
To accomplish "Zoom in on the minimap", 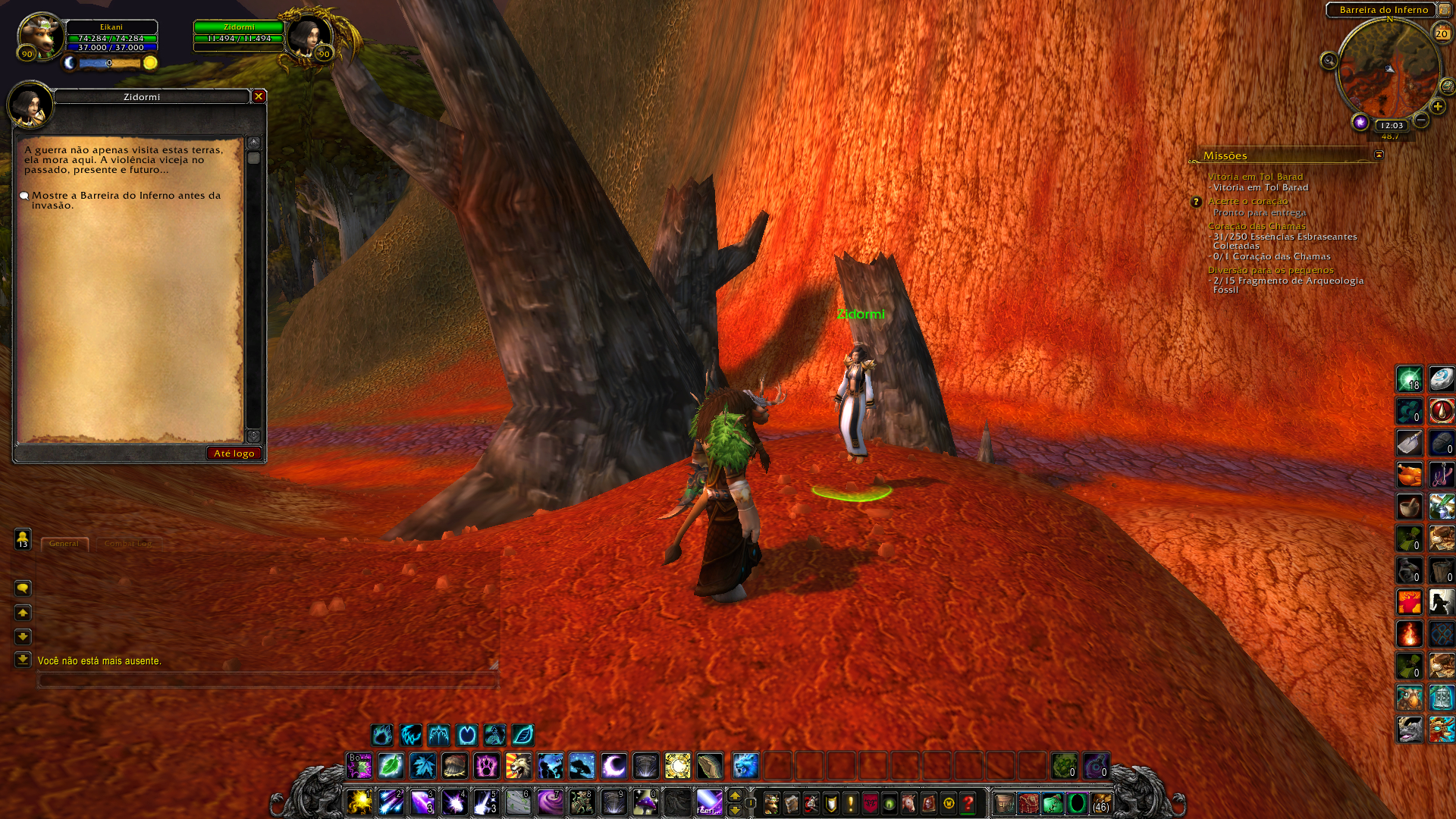I will [x=1438, y=107].
